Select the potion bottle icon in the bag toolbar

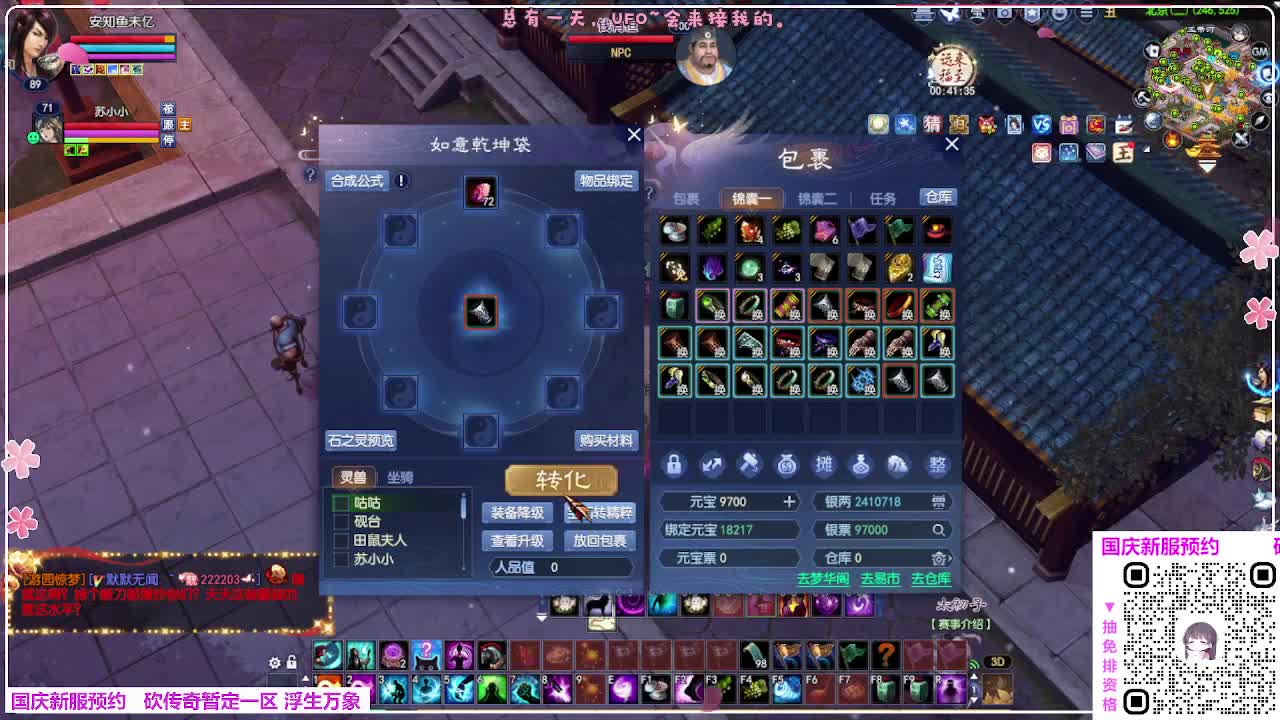coord(861,465)
